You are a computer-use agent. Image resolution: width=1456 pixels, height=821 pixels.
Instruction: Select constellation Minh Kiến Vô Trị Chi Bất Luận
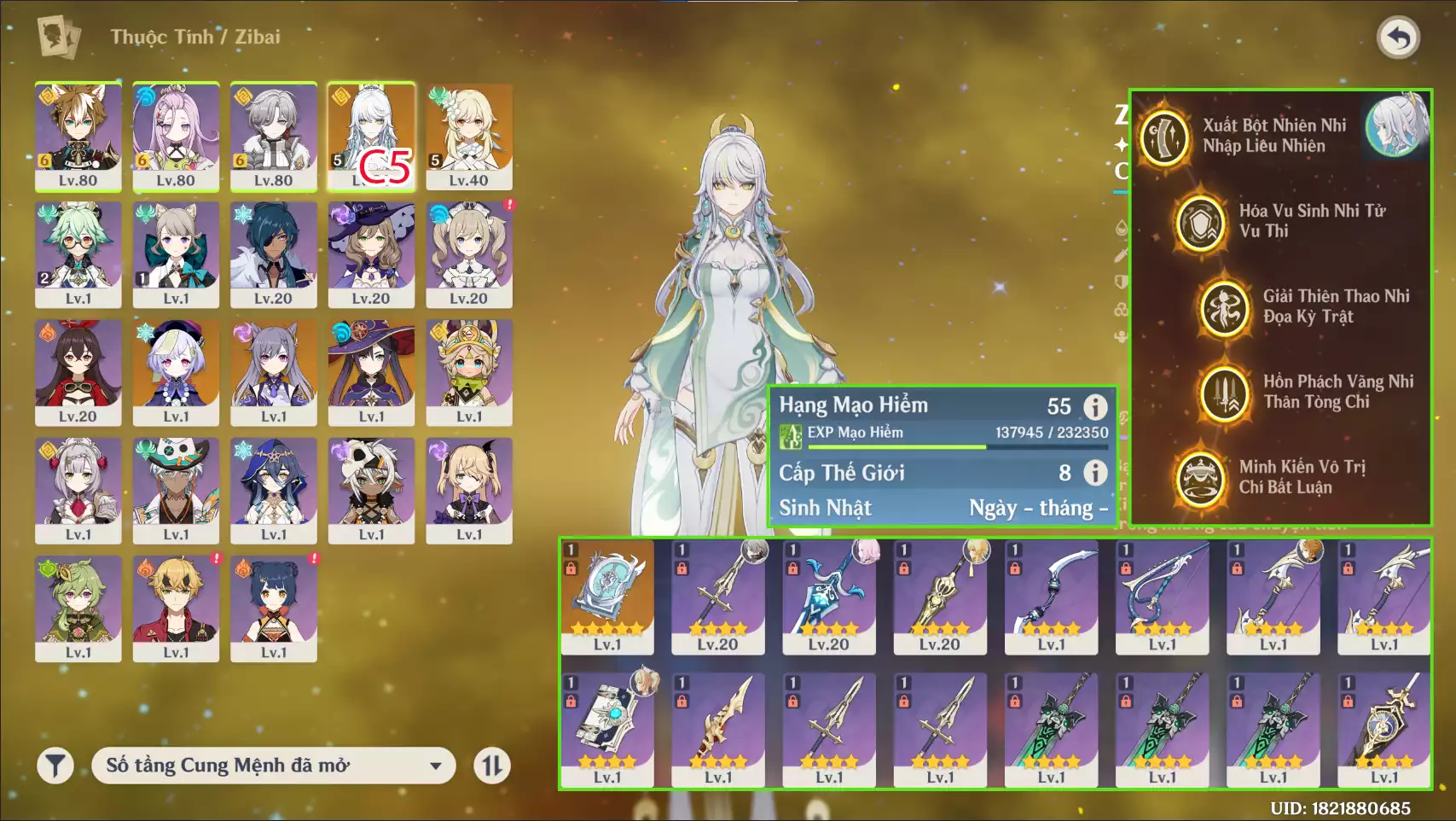(x=1200, y=478)
